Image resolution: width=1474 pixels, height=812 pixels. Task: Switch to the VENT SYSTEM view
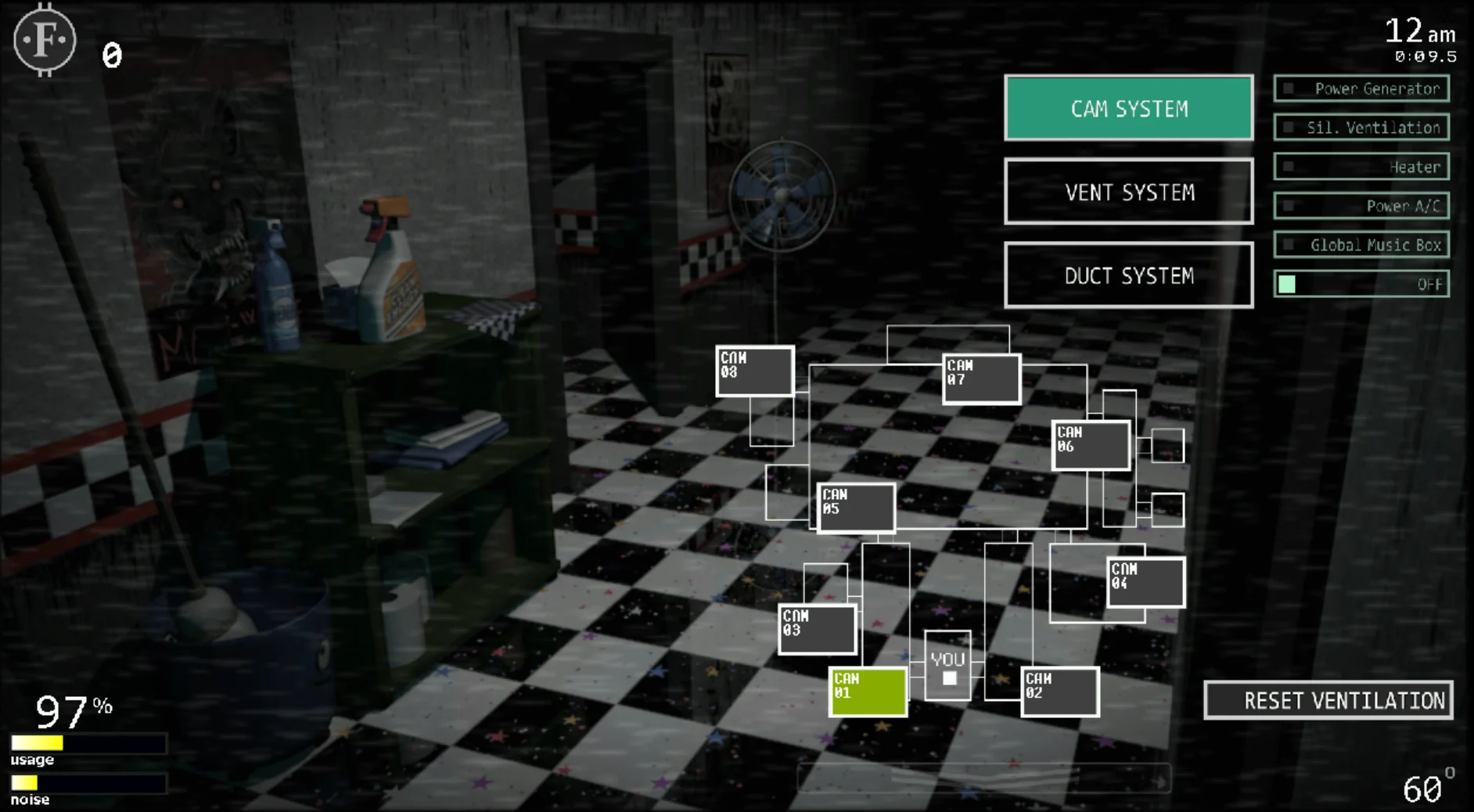click(x=1128, y=192)
